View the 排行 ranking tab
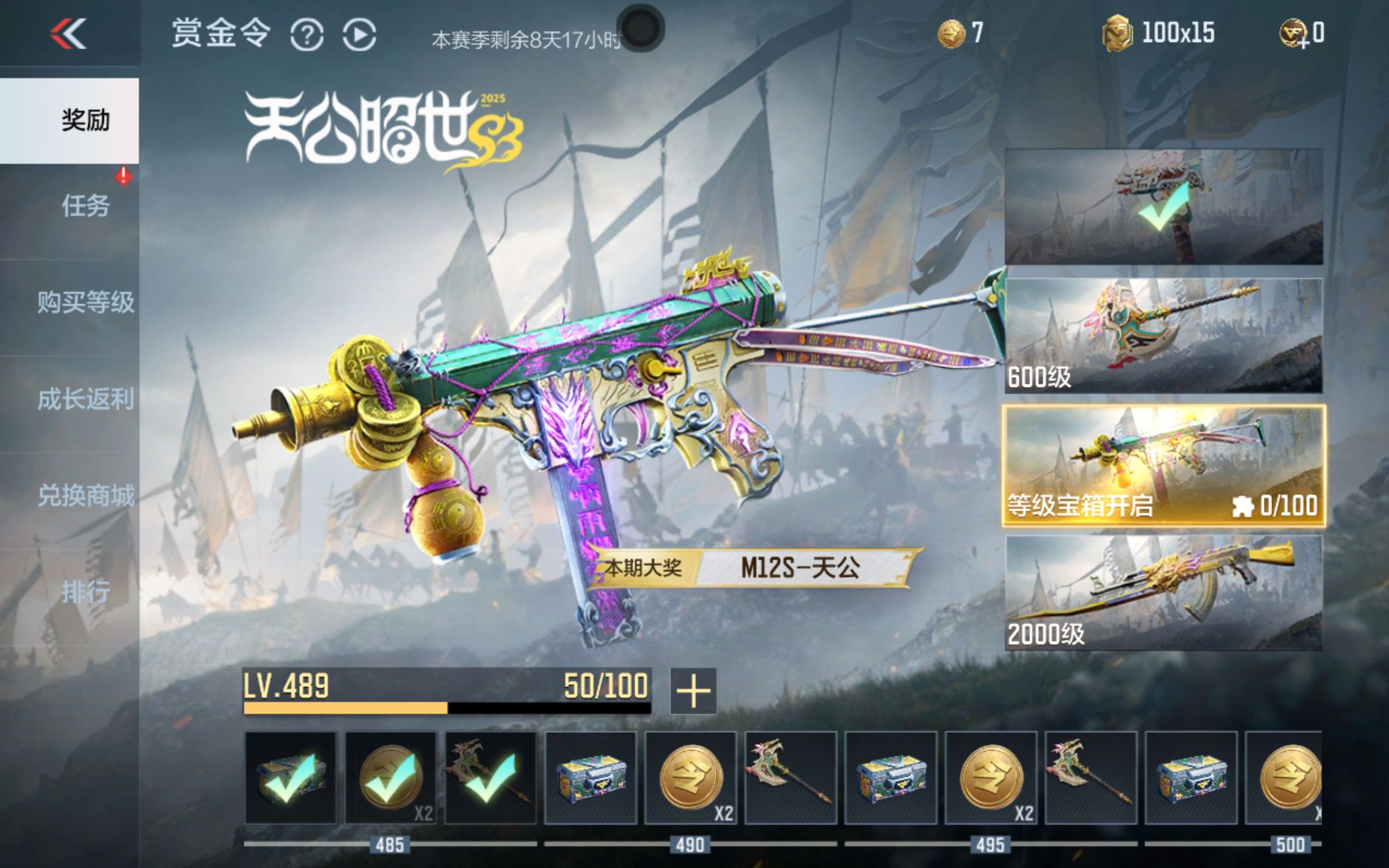The image size is (1389, 868). [x=85, y=592]
